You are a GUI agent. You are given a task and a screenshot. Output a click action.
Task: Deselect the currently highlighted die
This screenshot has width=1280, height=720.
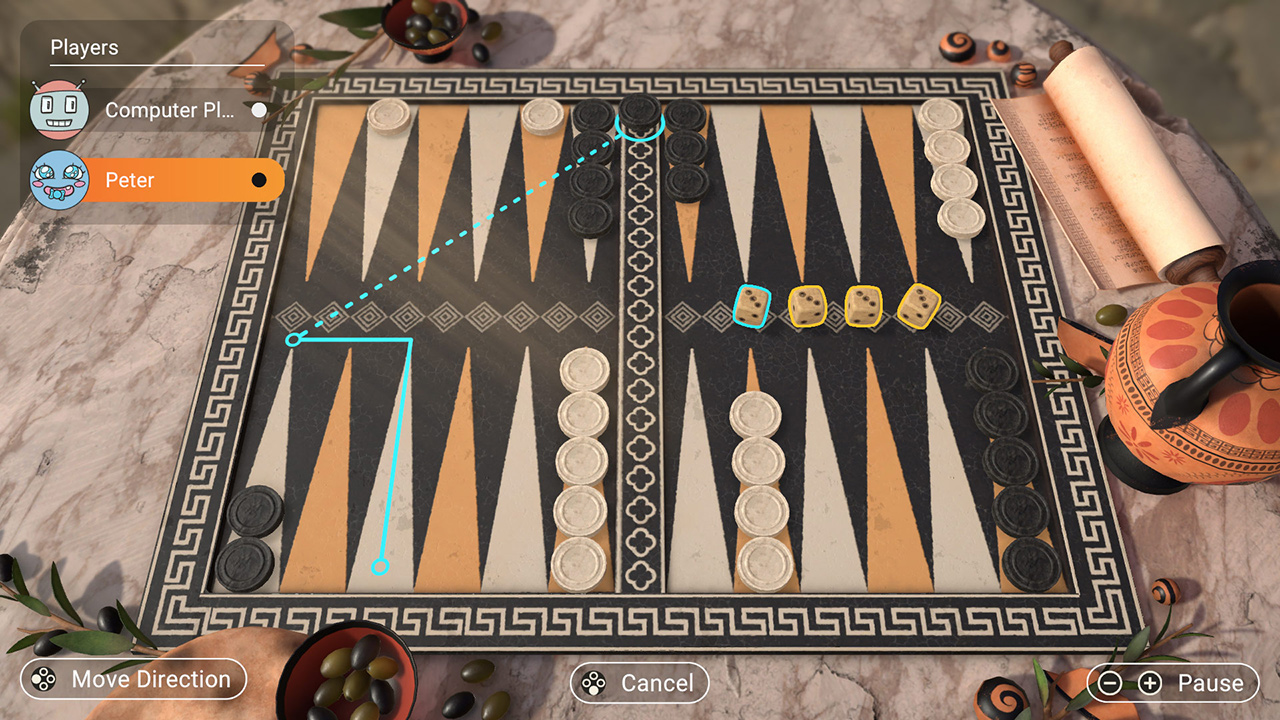(754, 305)
